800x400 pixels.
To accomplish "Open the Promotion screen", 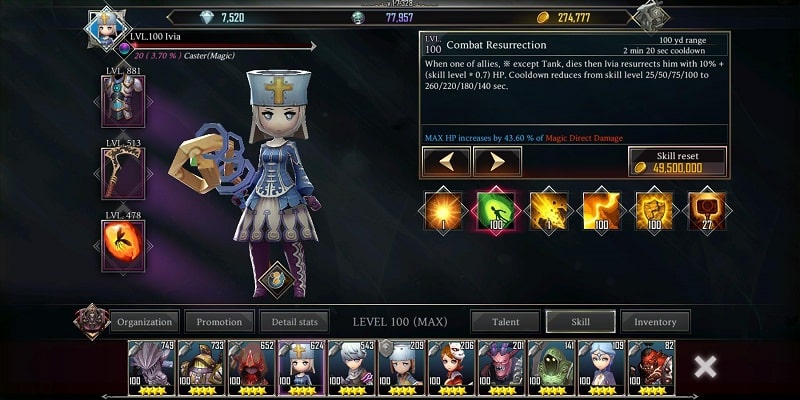I will point(219,322).
